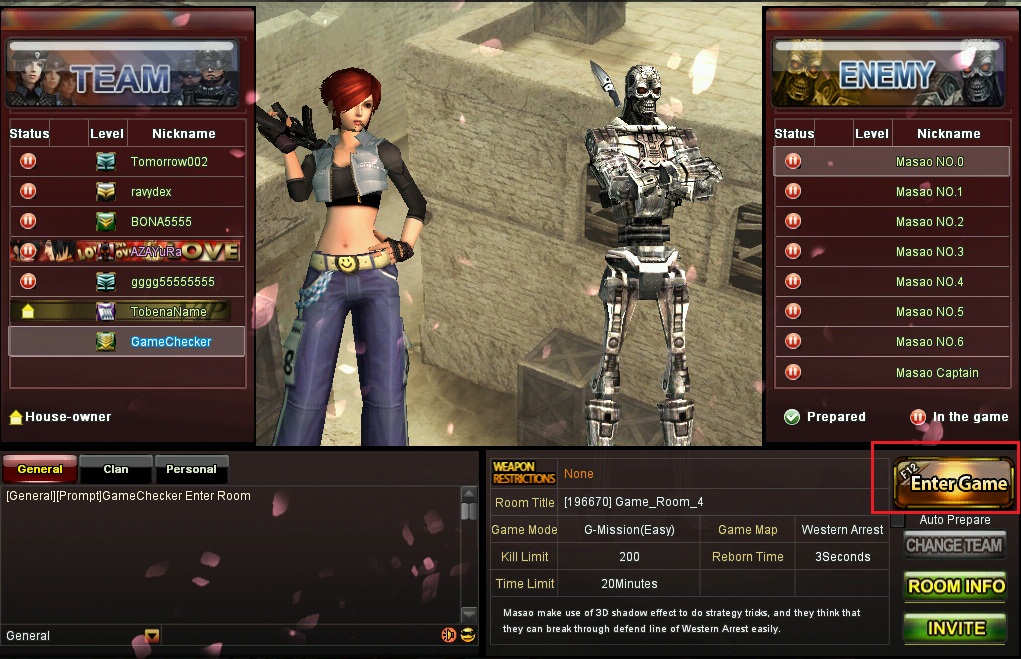Screen dimensions: 1021x659
Task: Switch to the General chat tab
Action: tap(39, 469)
